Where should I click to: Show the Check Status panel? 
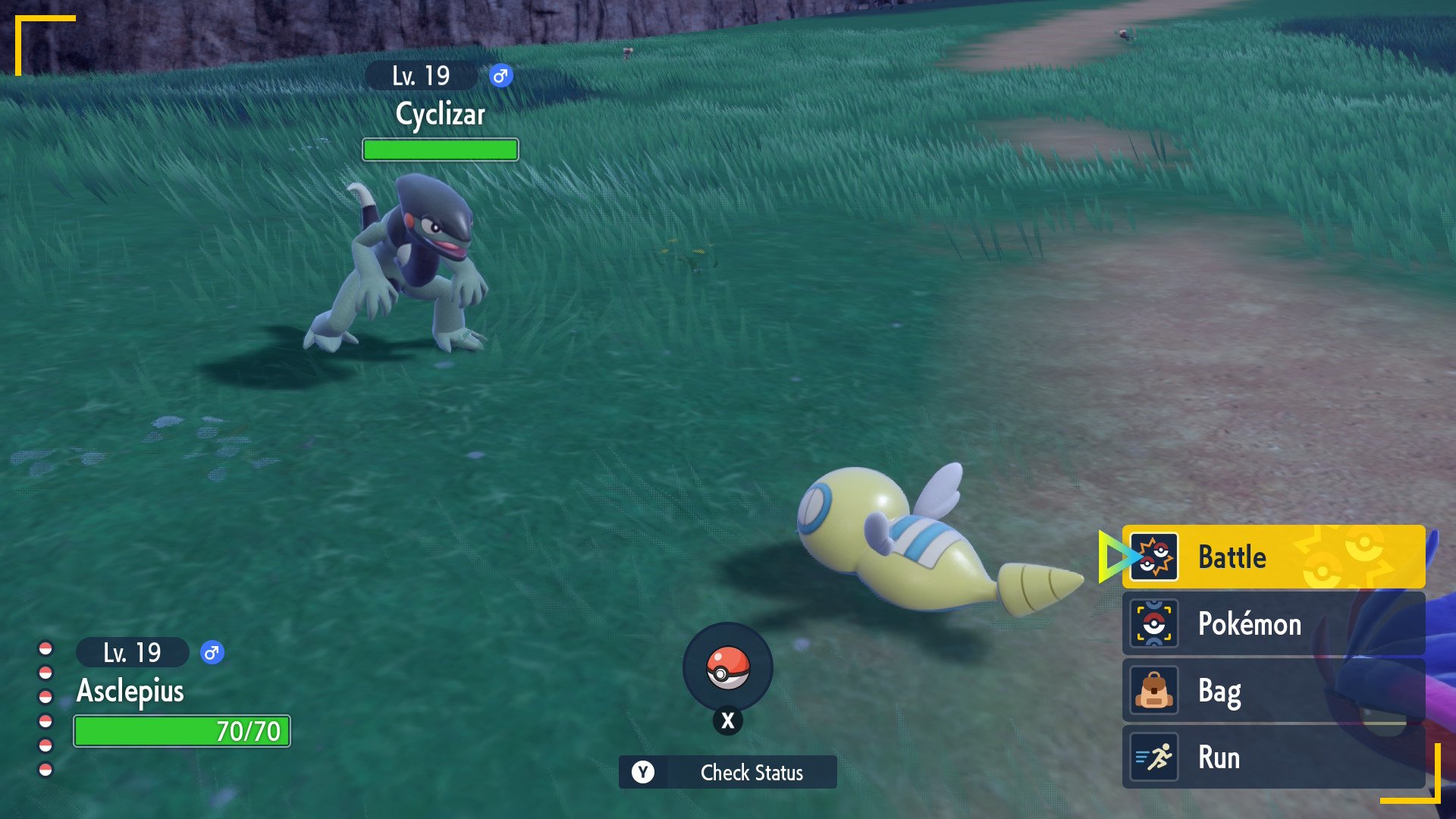(727, 772)
